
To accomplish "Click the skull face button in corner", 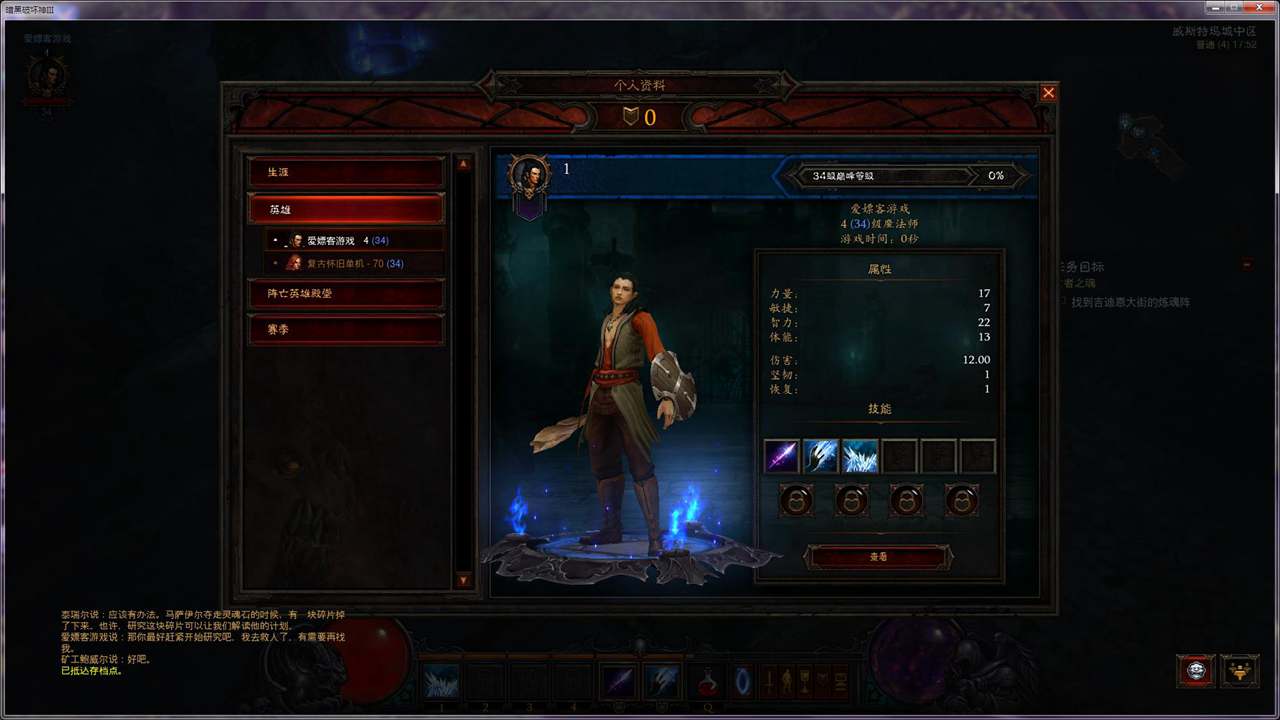I will point(1196,670).
